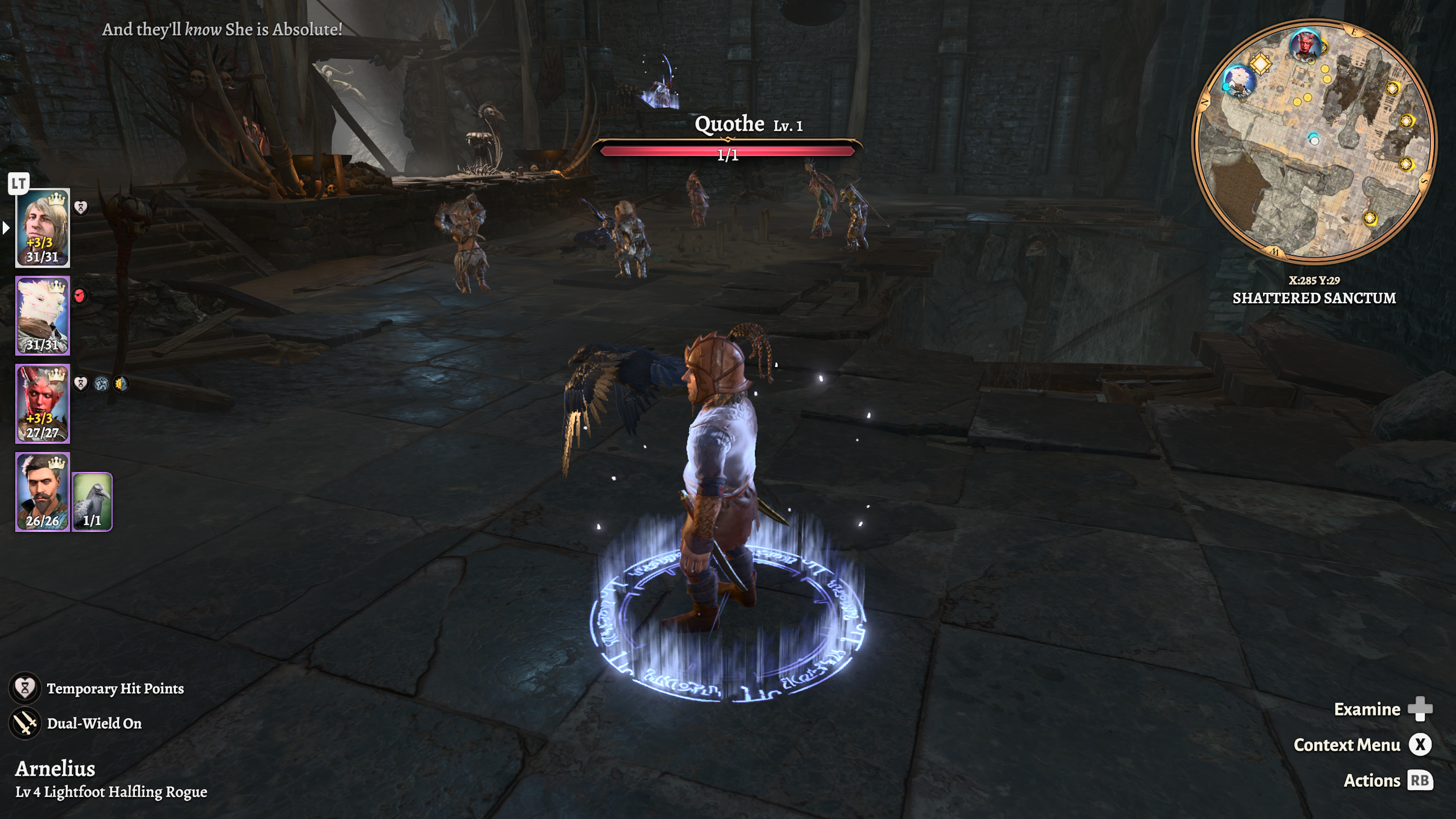
Task: Open the Shattered Sanctum minimap
Action: pos(1313,141)
